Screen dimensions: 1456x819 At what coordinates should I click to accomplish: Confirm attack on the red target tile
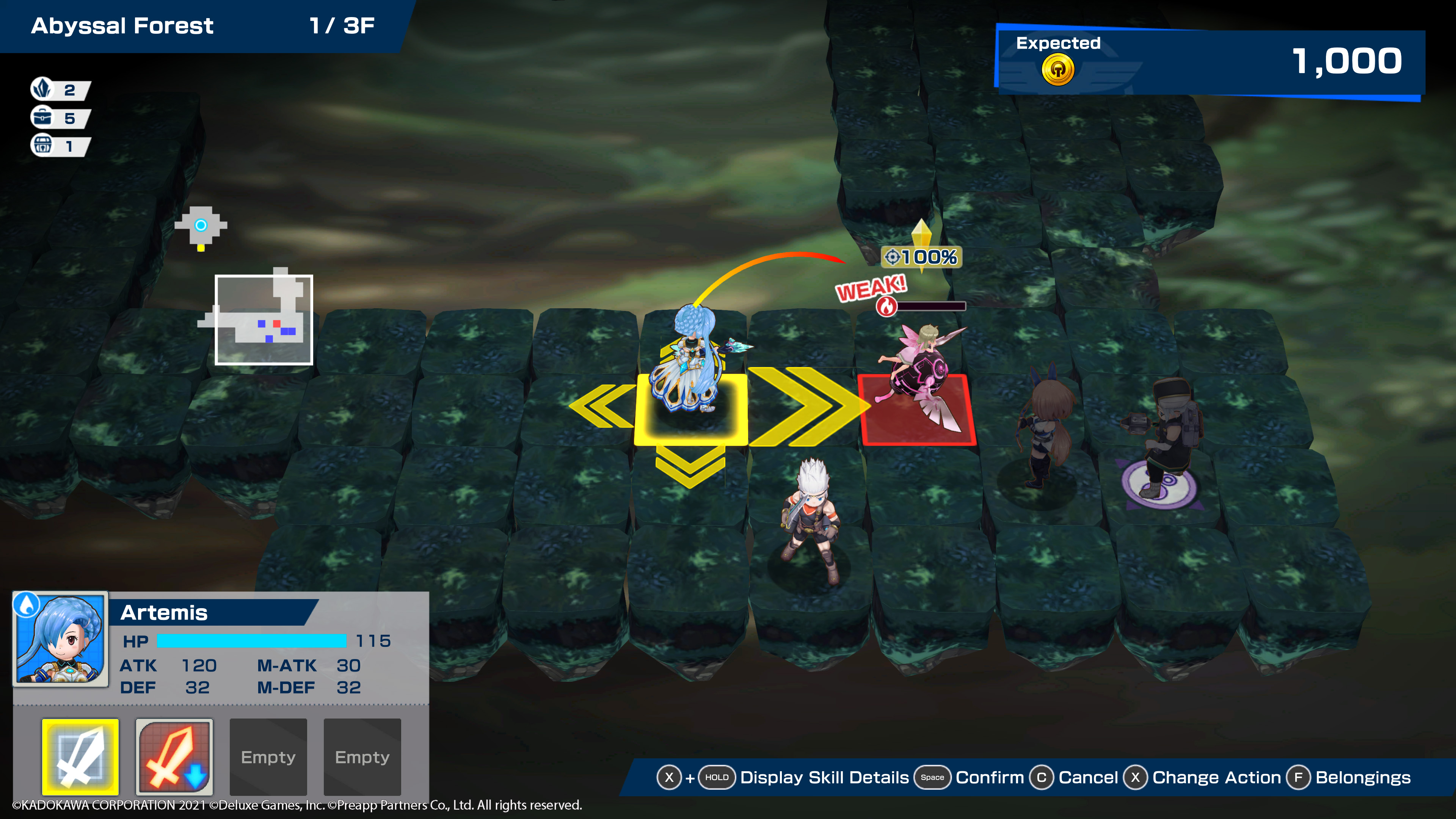click(917, 410)
